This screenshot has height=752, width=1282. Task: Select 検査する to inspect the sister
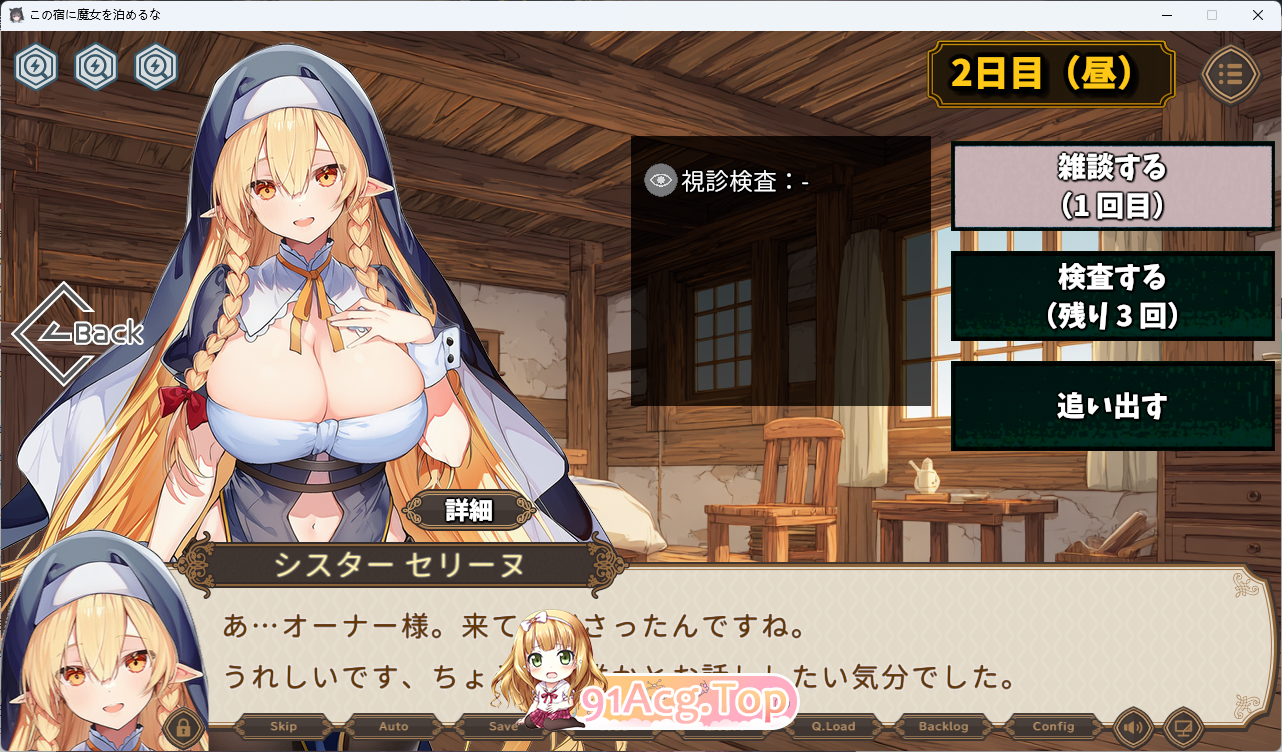(1112, 296)
